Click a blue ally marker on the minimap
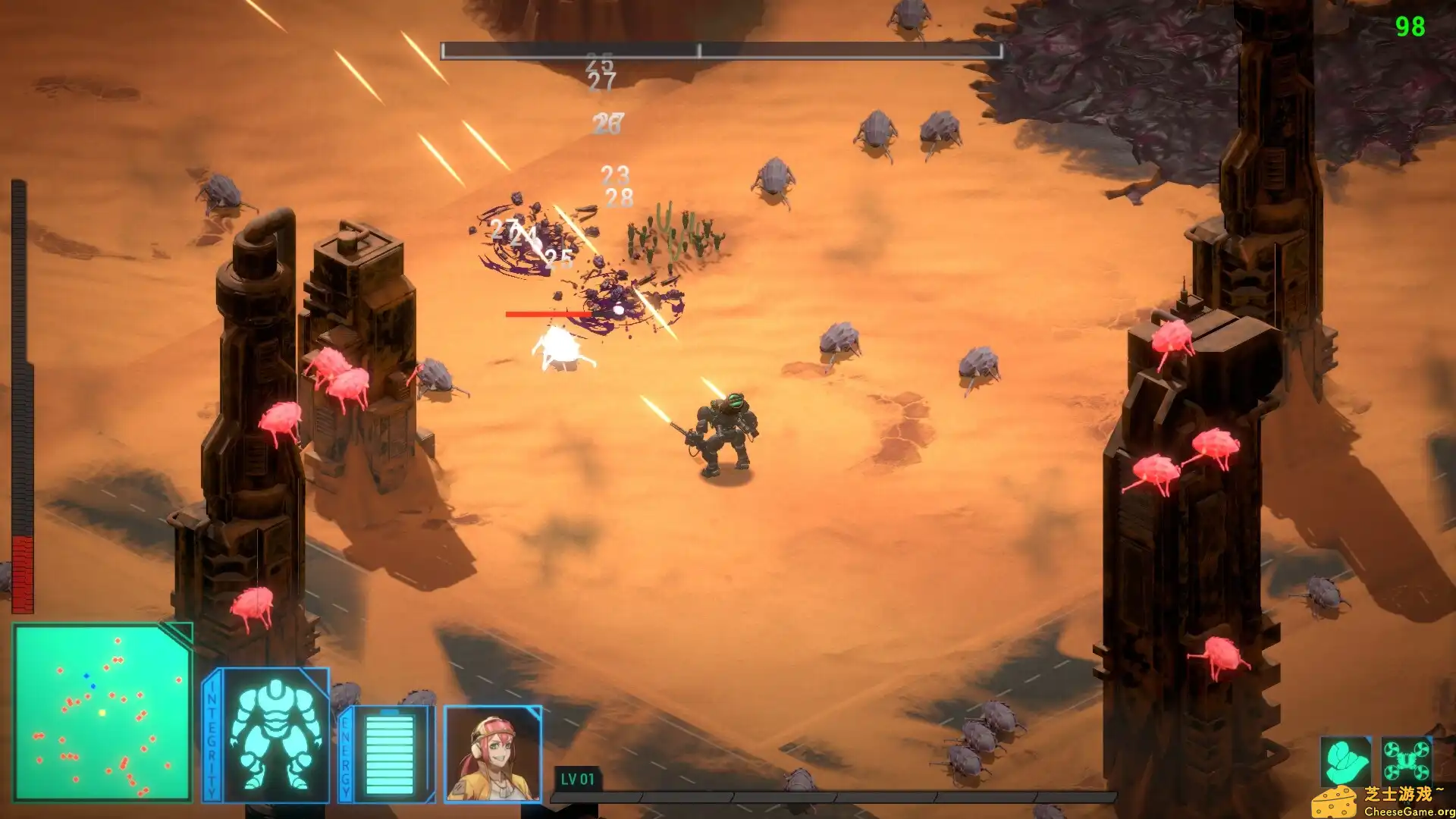 tap(86, 676)
